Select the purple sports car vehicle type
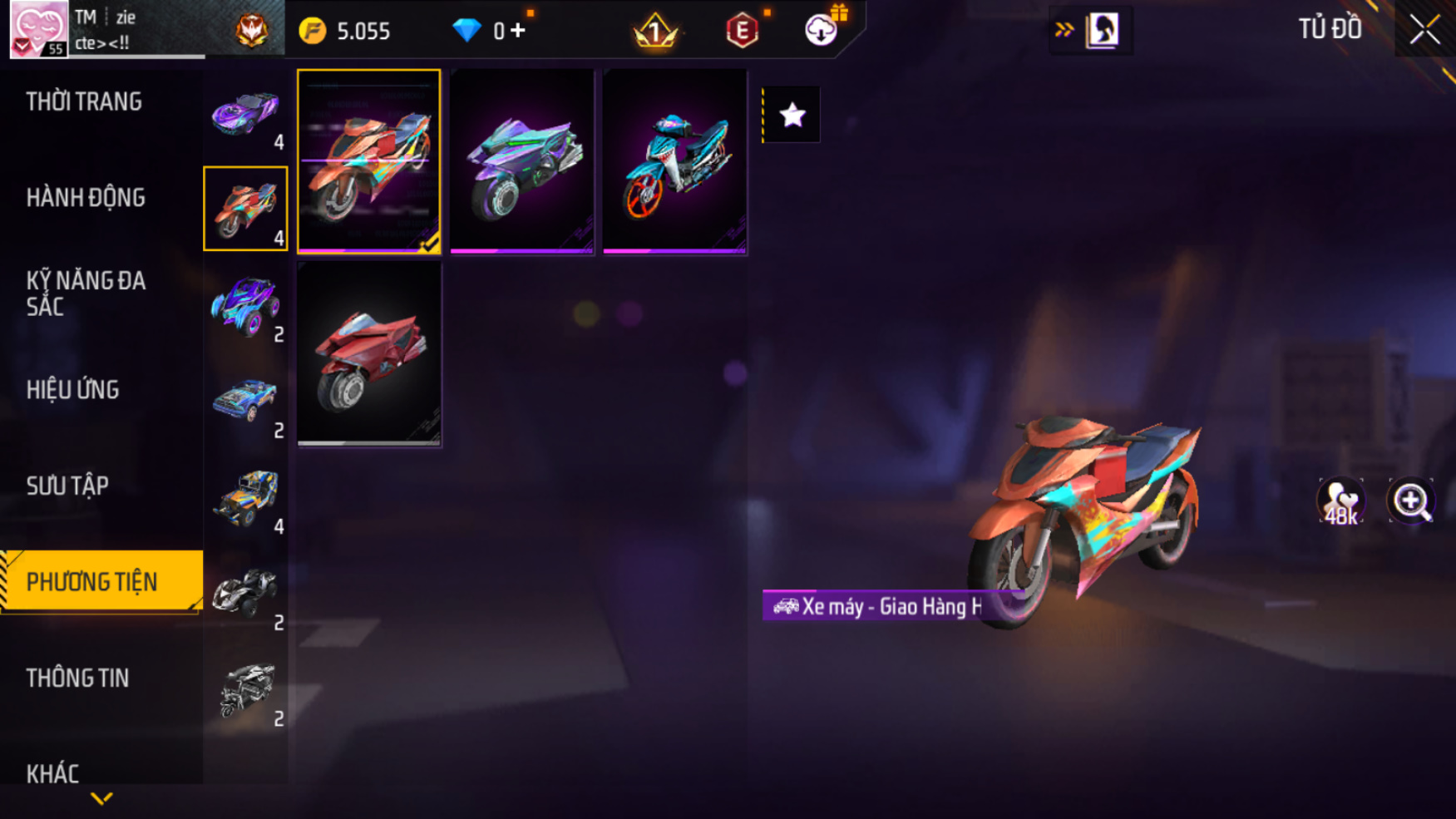This screenshot has height=819, width=1456. click(245, 114)
